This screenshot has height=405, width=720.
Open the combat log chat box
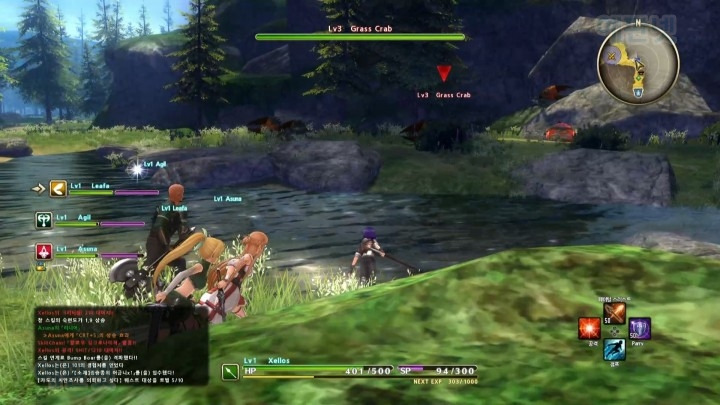120,345
